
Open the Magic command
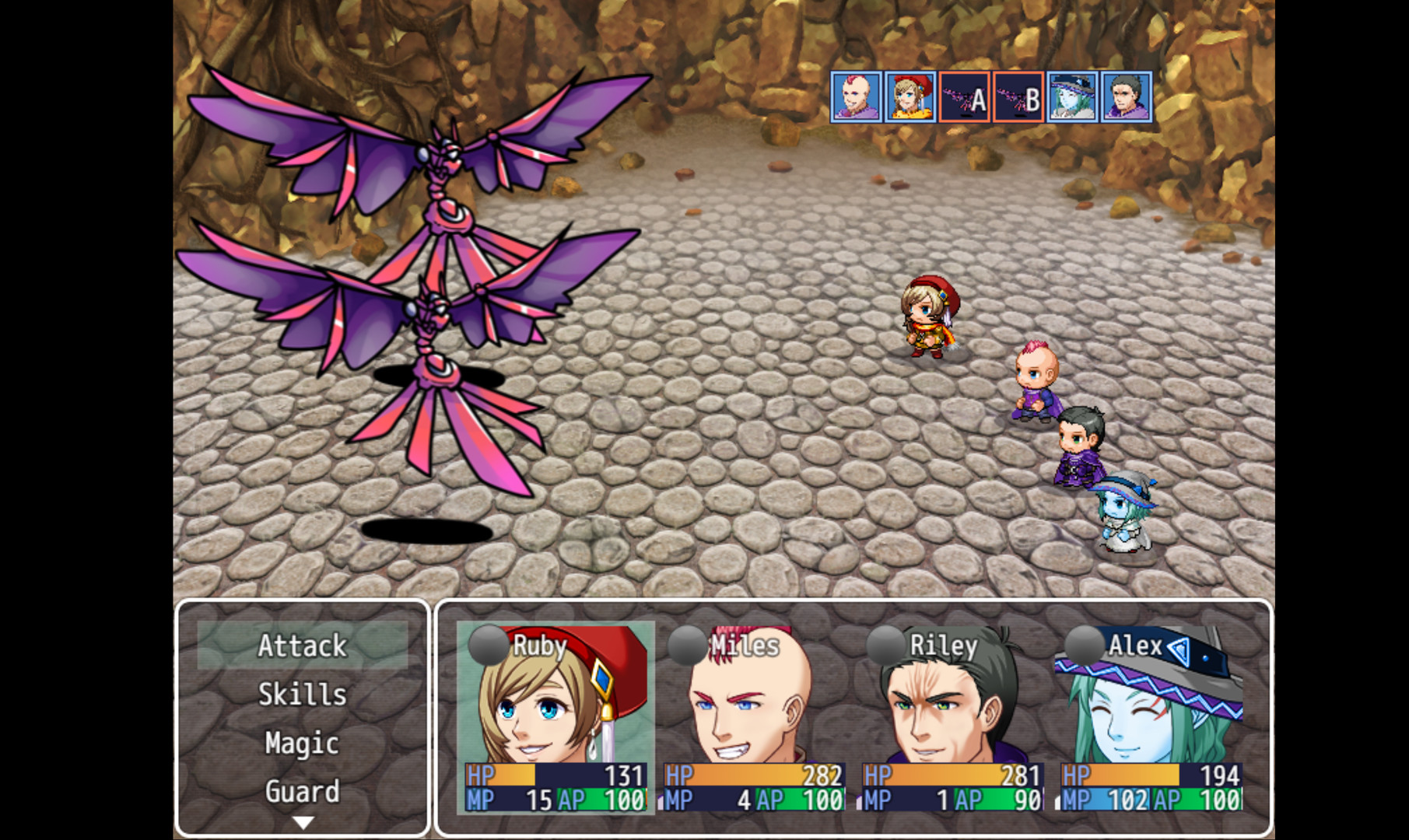click(x=303, y=744)
